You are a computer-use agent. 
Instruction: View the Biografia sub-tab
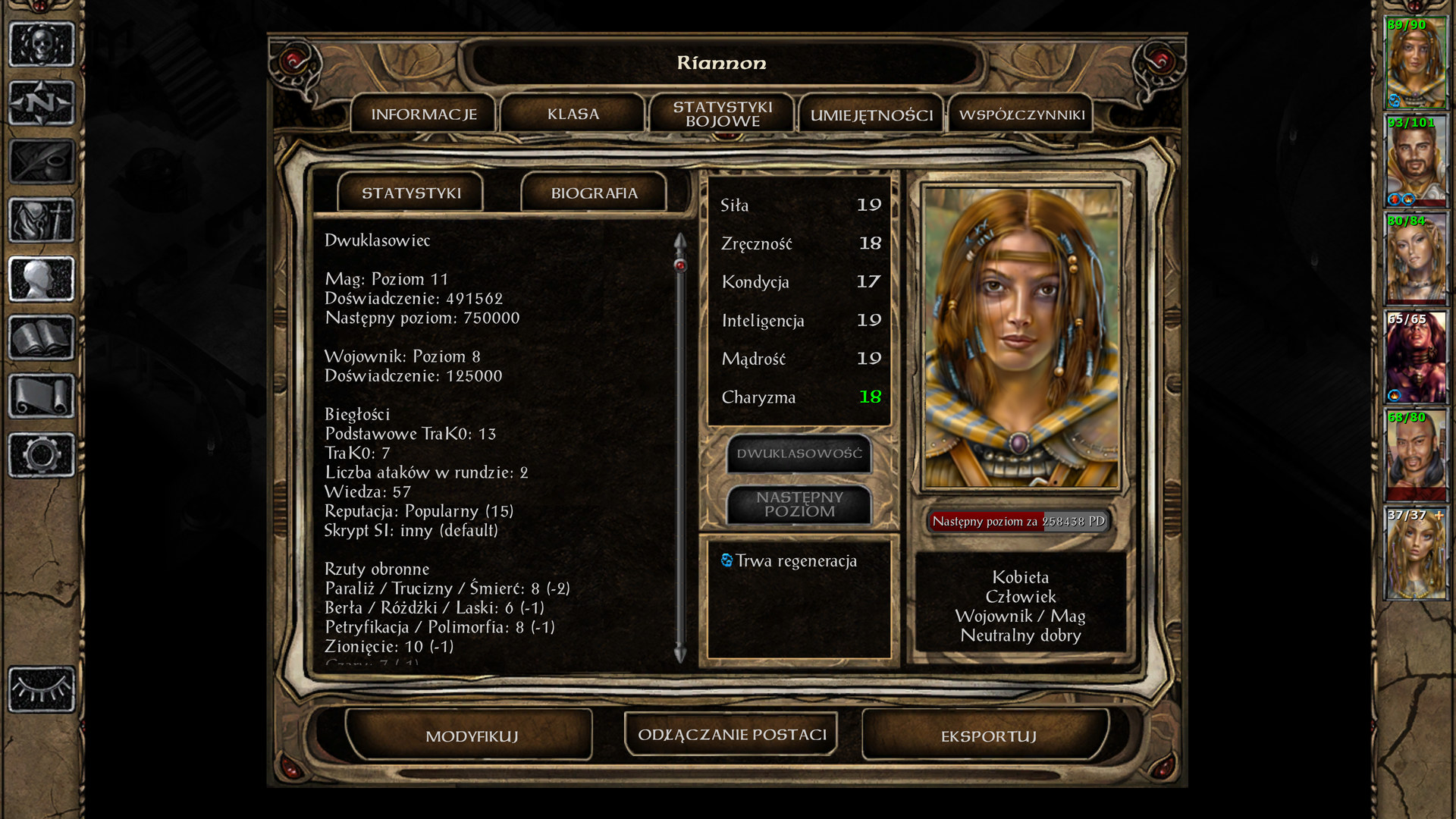click(x=594, y=193)
